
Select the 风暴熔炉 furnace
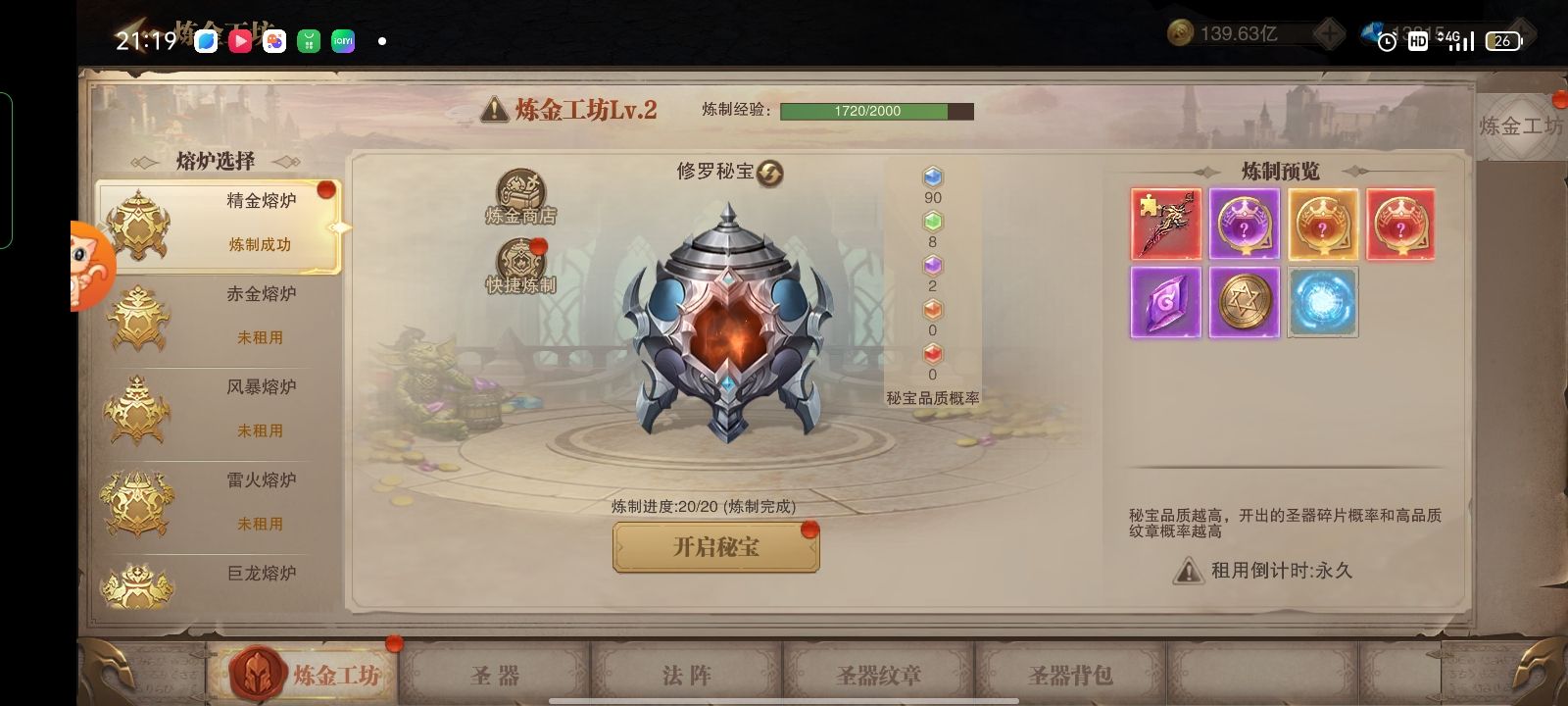(218, 410)
